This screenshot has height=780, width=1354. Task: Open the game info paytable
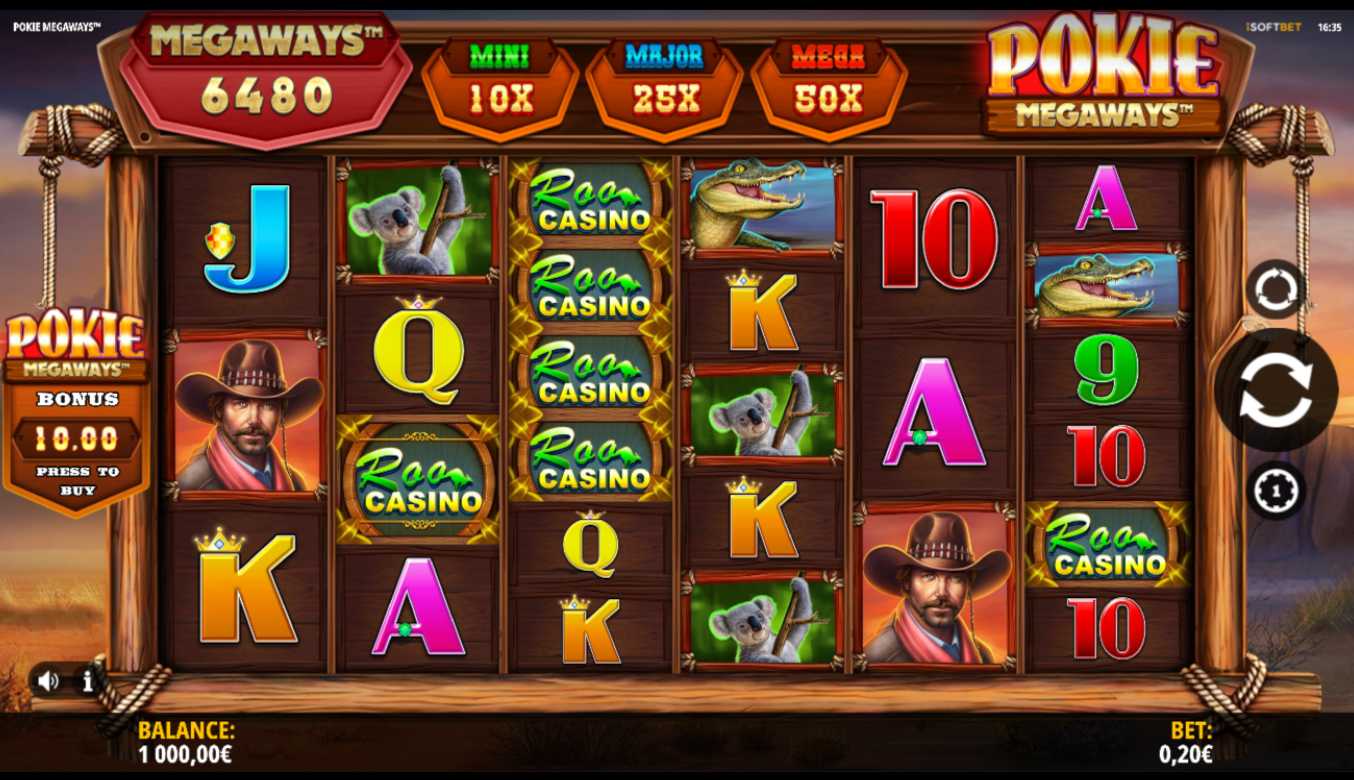point(88,682)
